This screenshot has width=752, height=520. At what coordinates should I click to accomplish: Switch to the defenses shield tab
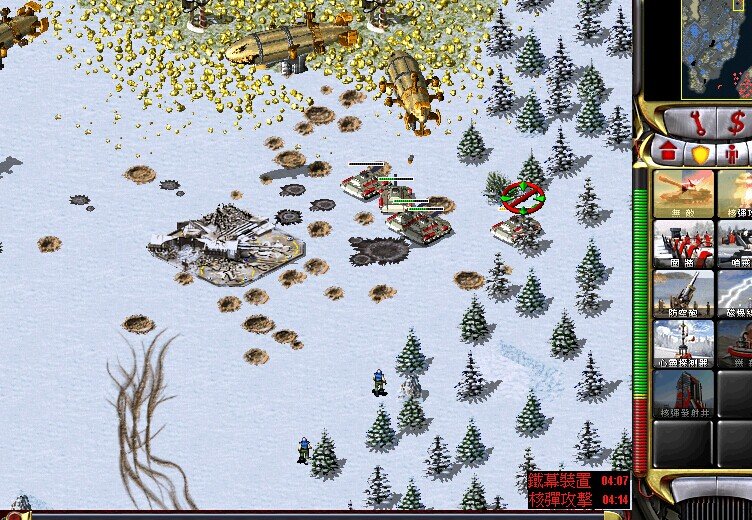[699, 154]
